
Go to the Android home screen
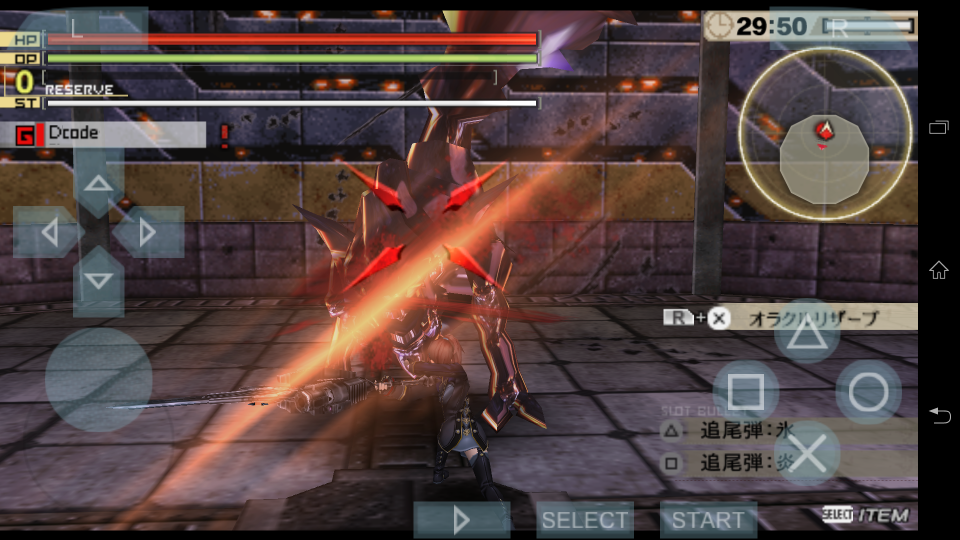(939, 270)
